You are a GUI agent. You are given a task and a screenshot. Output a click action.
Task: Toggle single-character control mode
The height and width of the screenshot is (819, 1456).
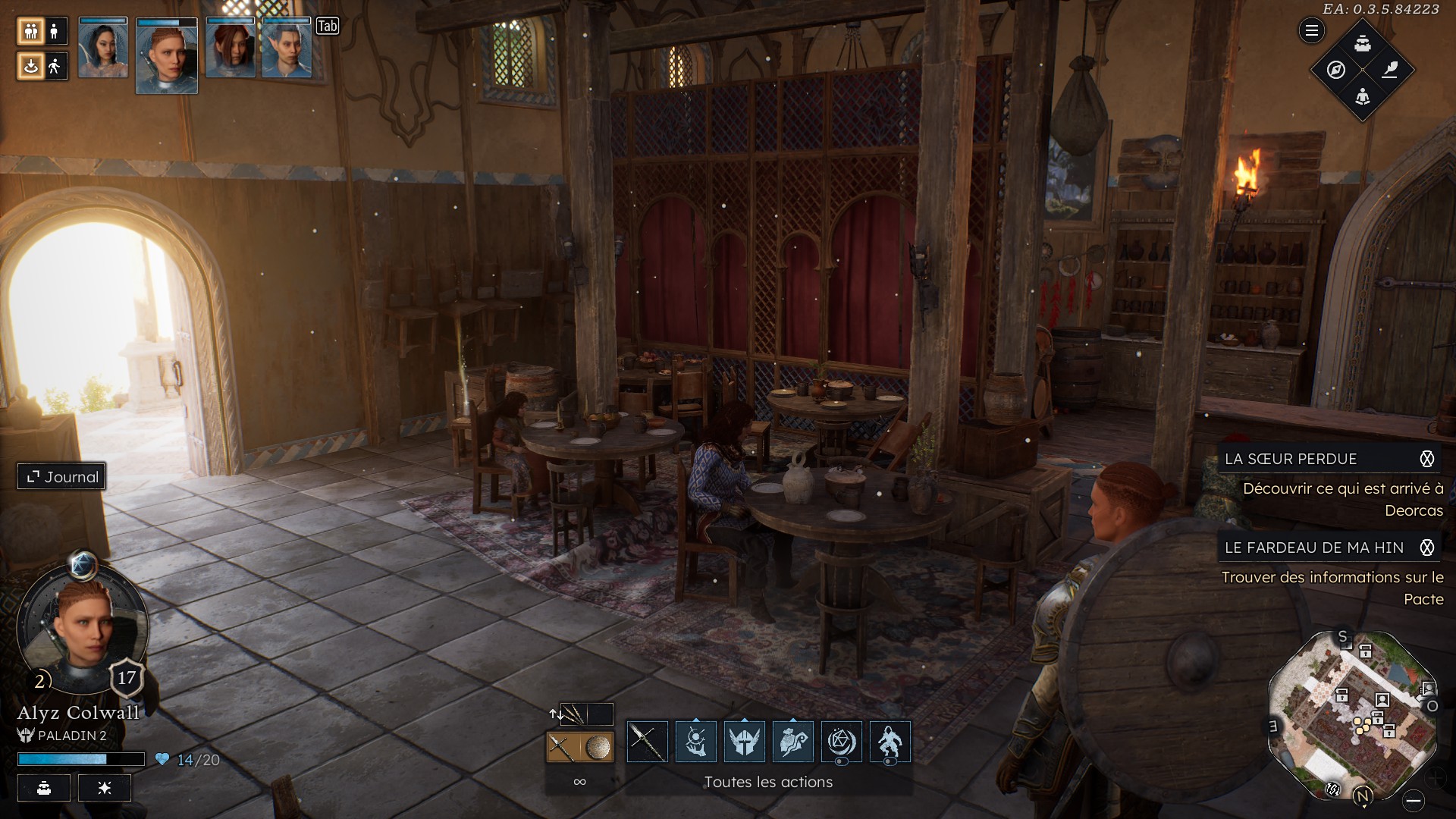point(55,31)
